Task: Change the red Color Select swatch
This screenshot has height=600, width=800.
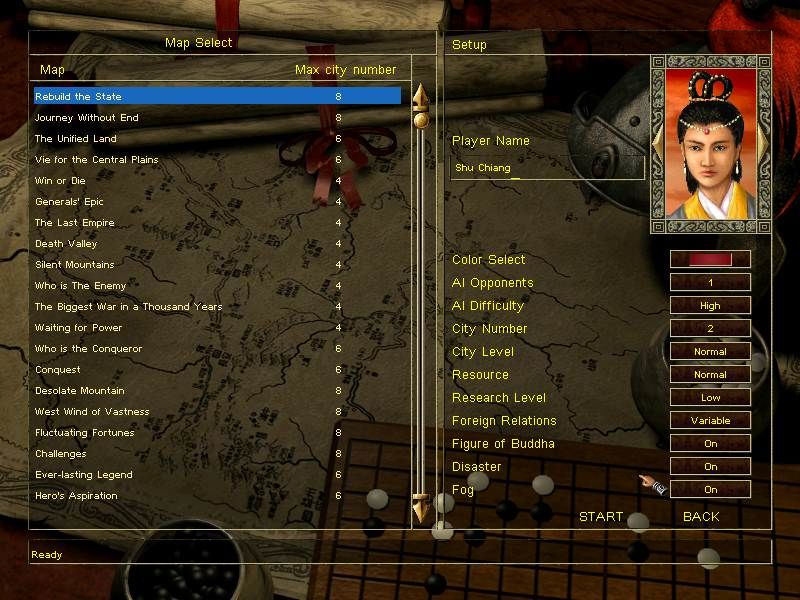Action: click(710, 260)
